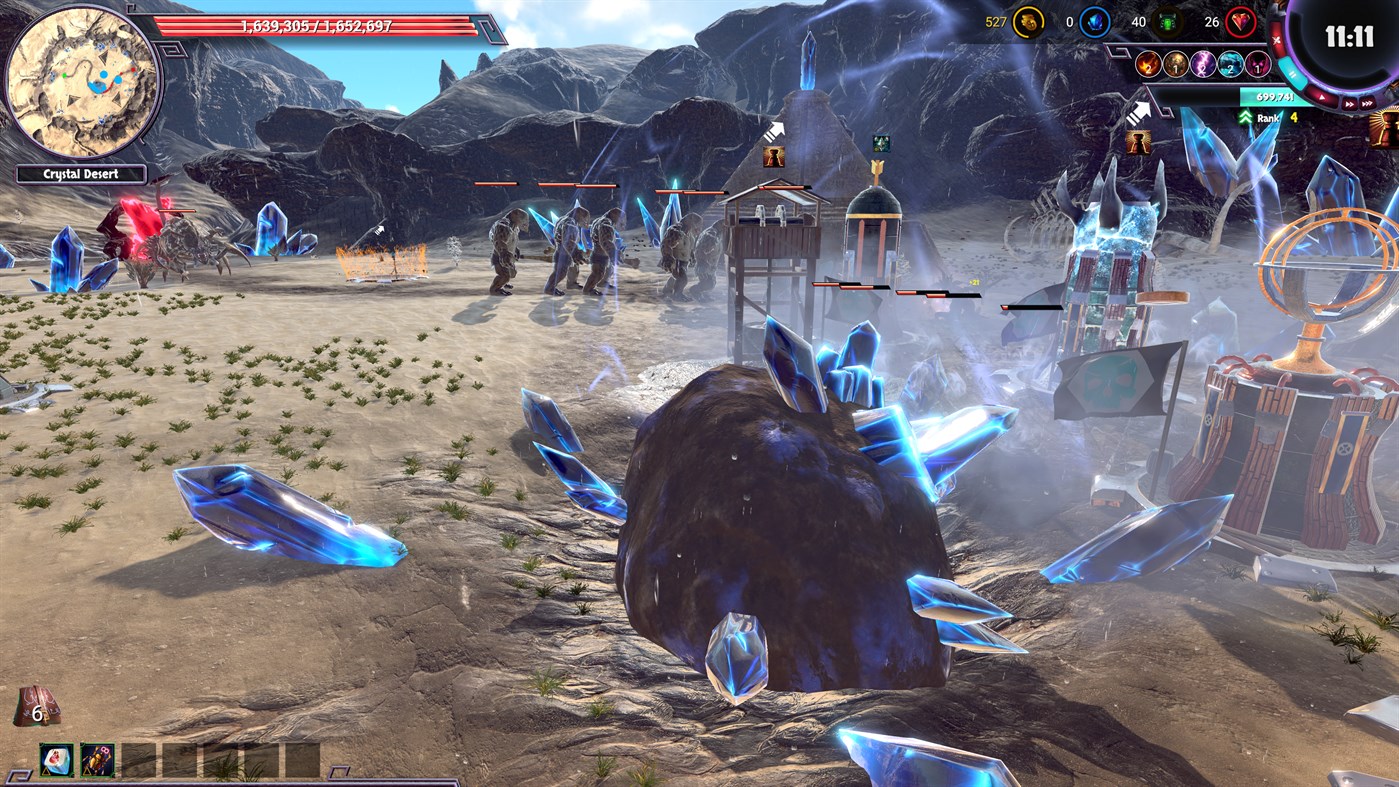Select the playing card item in the hotbar

pyautogui.click(x=56, y=760)
